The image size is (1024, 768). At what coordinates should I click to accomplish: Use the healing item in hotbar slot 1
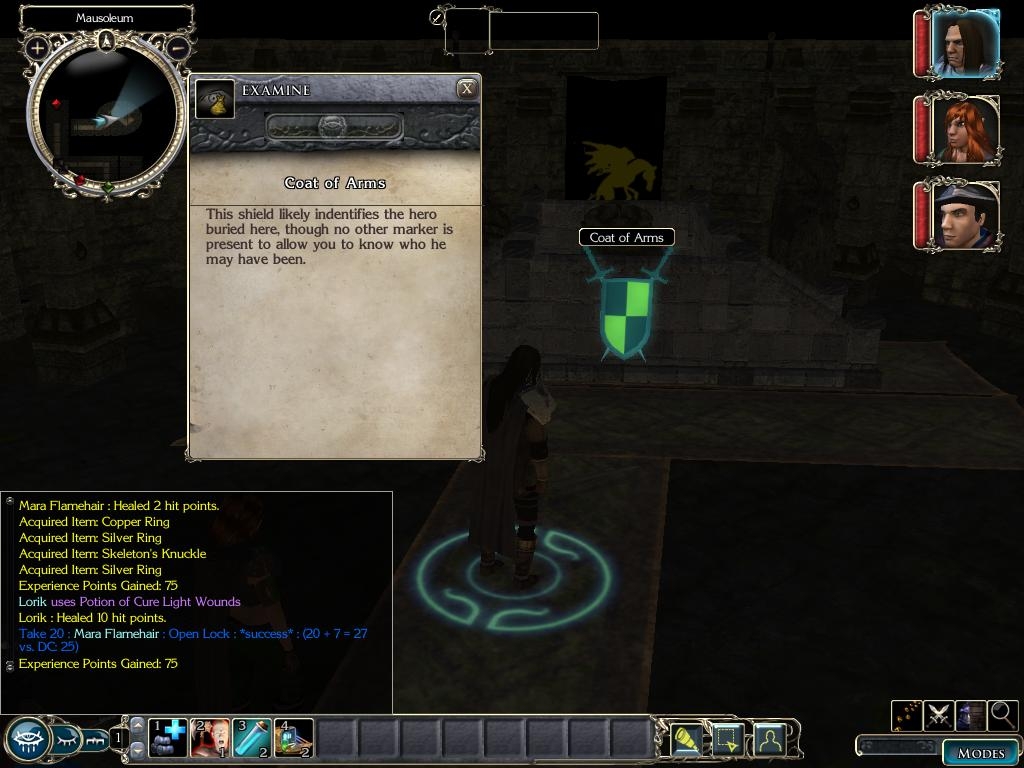tap(168, 738)
